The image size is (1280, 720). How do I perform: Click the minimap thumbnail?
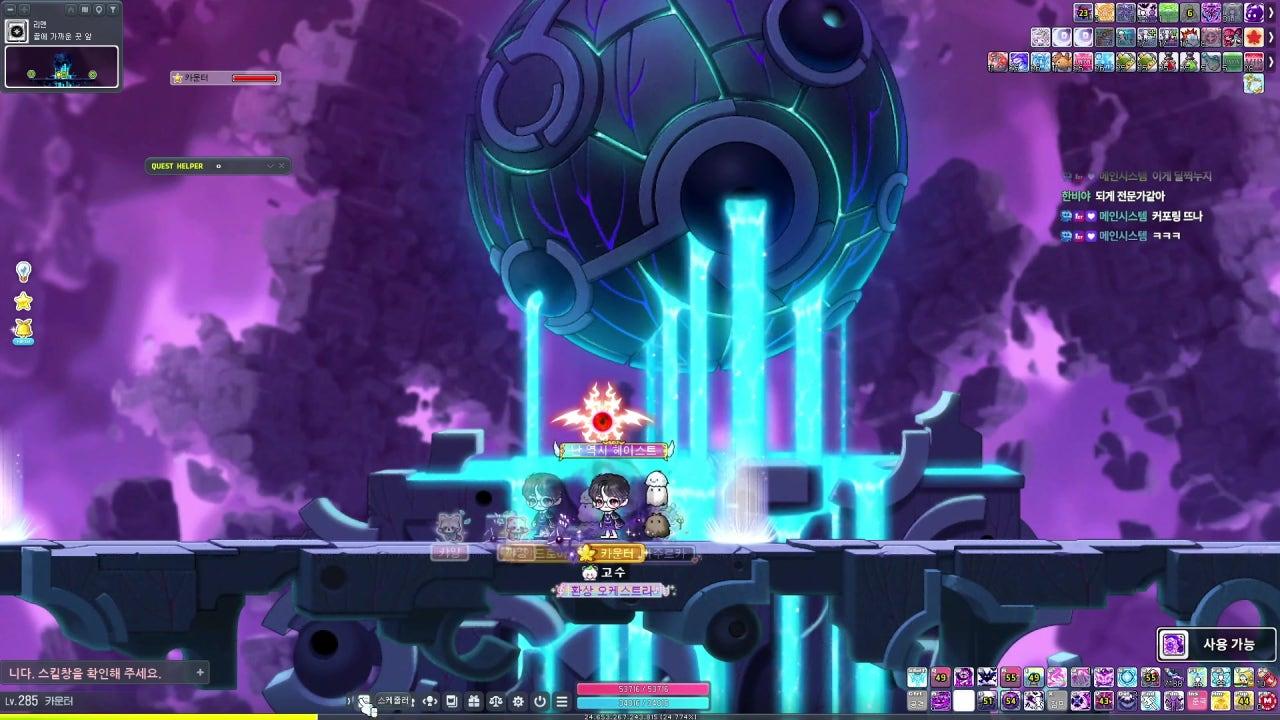tap(62, 67)
